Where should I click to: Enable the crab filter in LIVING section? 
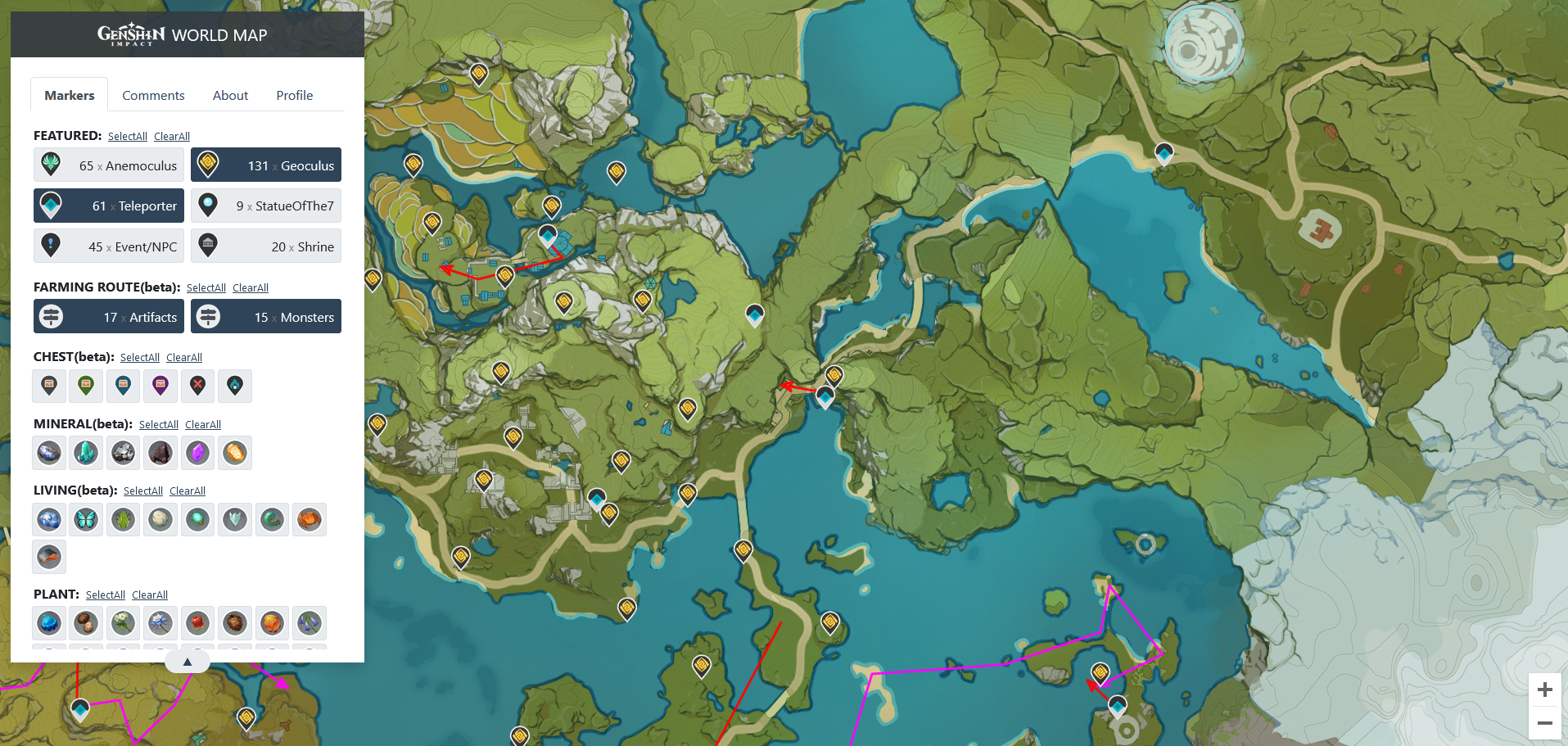click(310, 519)
